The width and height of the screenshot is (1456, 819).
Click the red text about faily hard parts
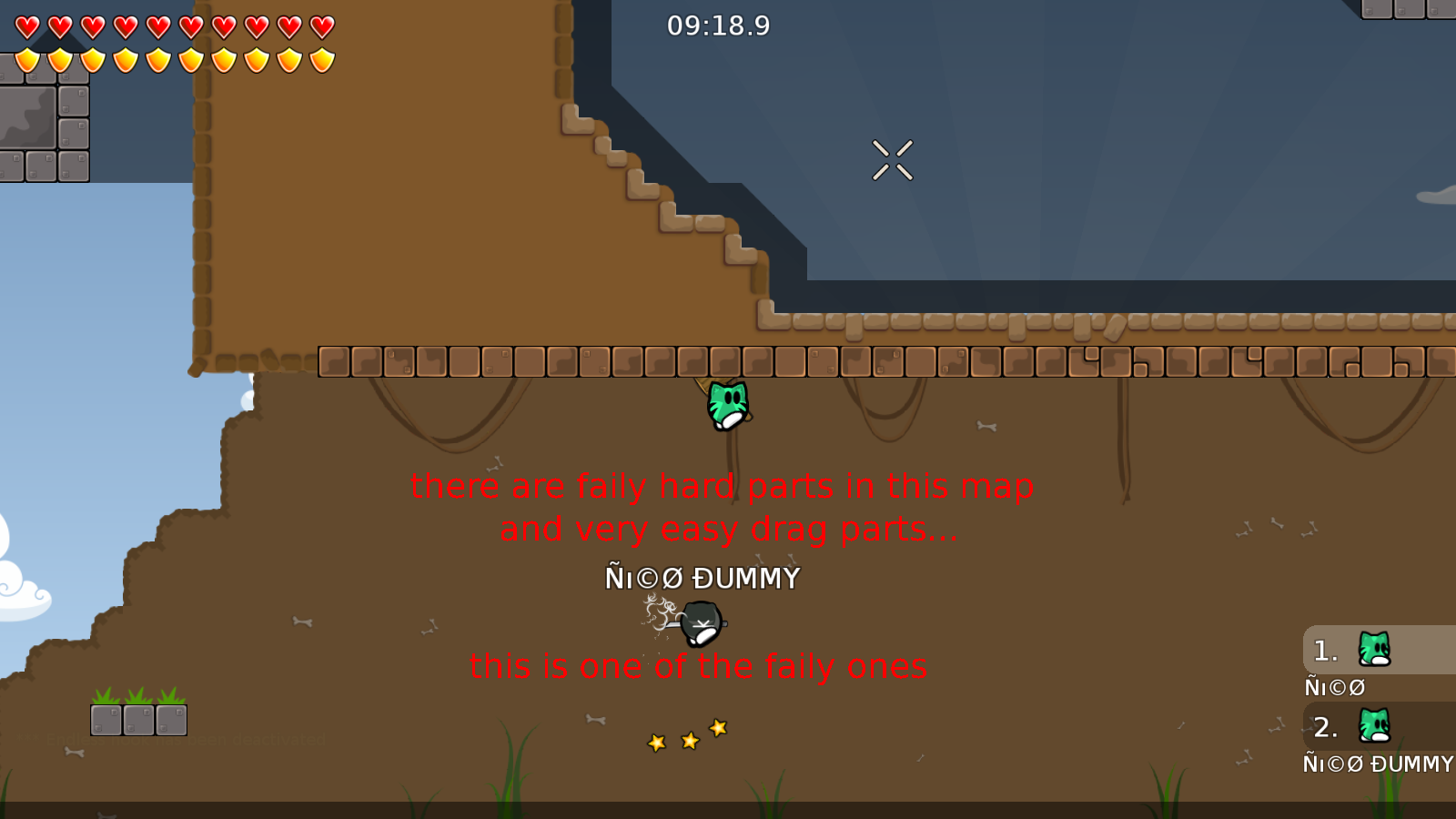click(722, 486)
